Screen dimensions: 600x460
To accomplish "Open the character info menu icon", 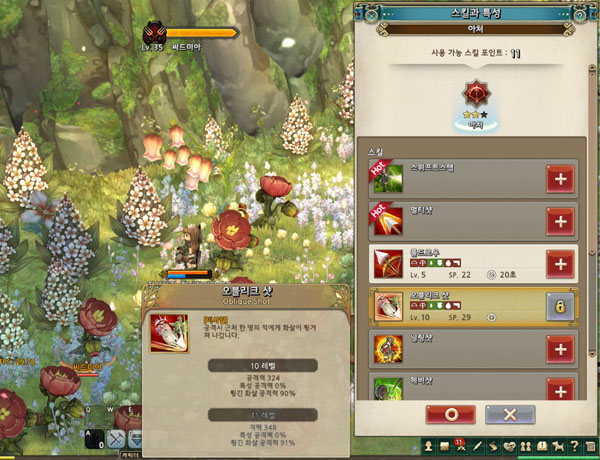I will coord(428,446).
